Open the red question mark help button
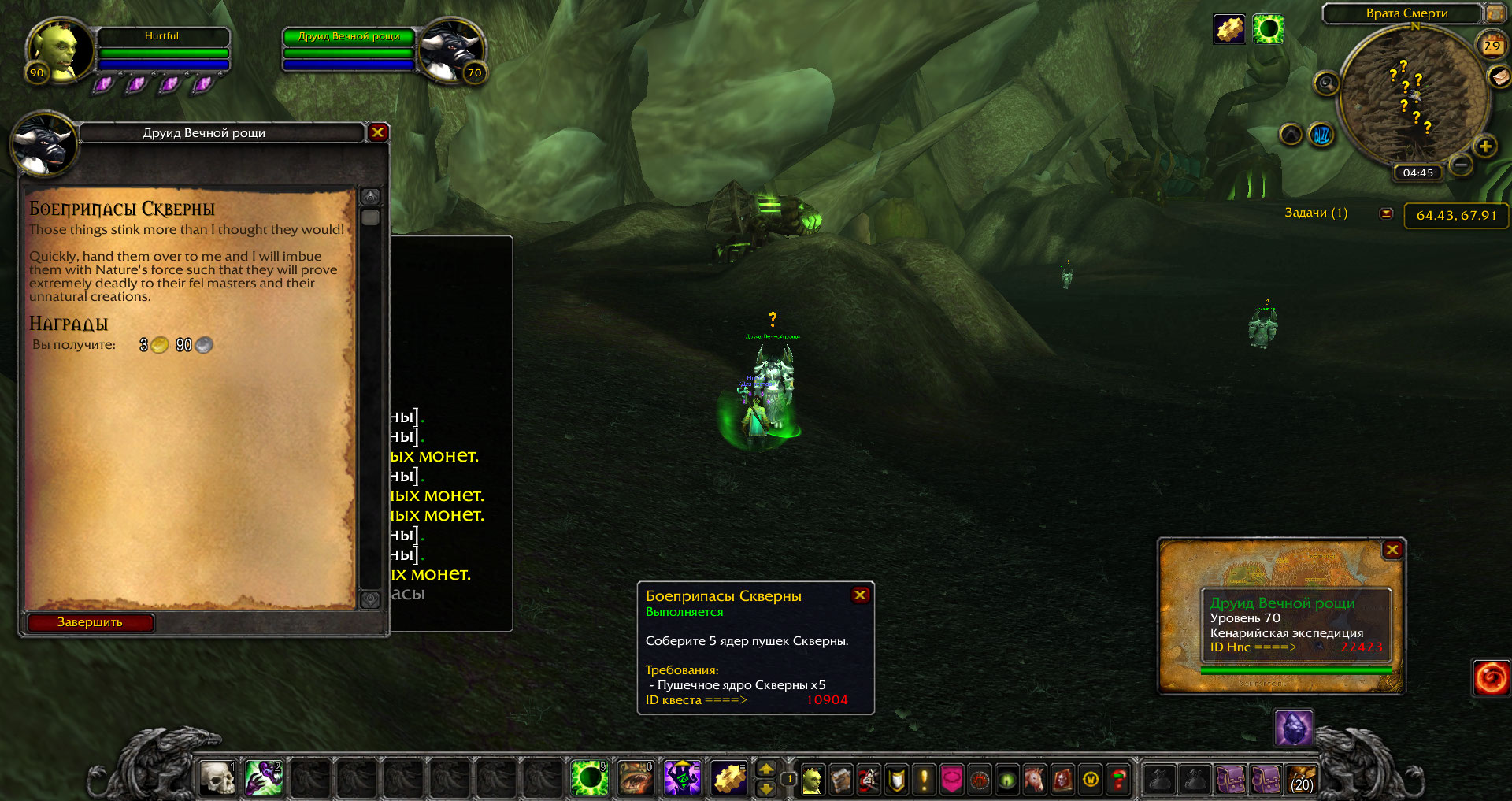The height and width of the screenshot is (801, 1512). (x=1118, y=780)
